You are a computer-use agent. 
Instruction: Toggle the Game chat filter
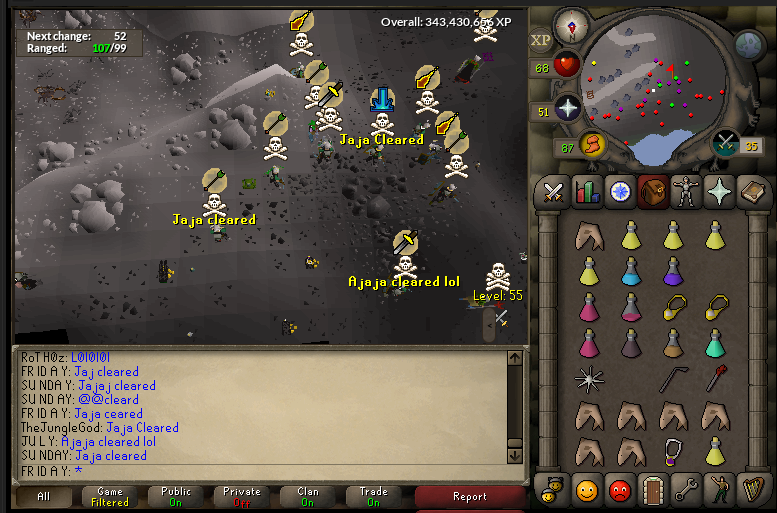[x=110, y=496]
